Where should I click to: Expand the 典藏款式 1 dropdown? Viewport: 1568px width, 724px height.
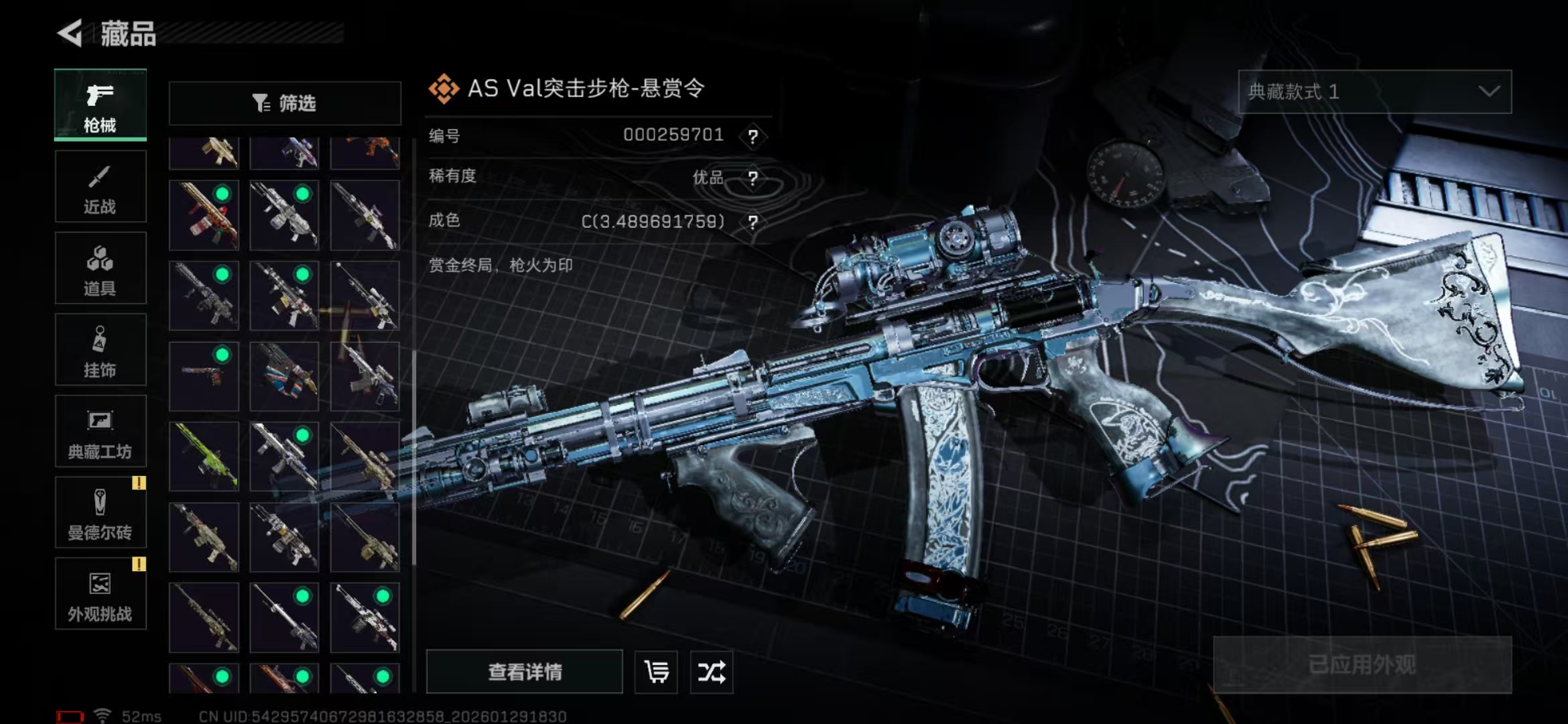tap(1375, 93)
